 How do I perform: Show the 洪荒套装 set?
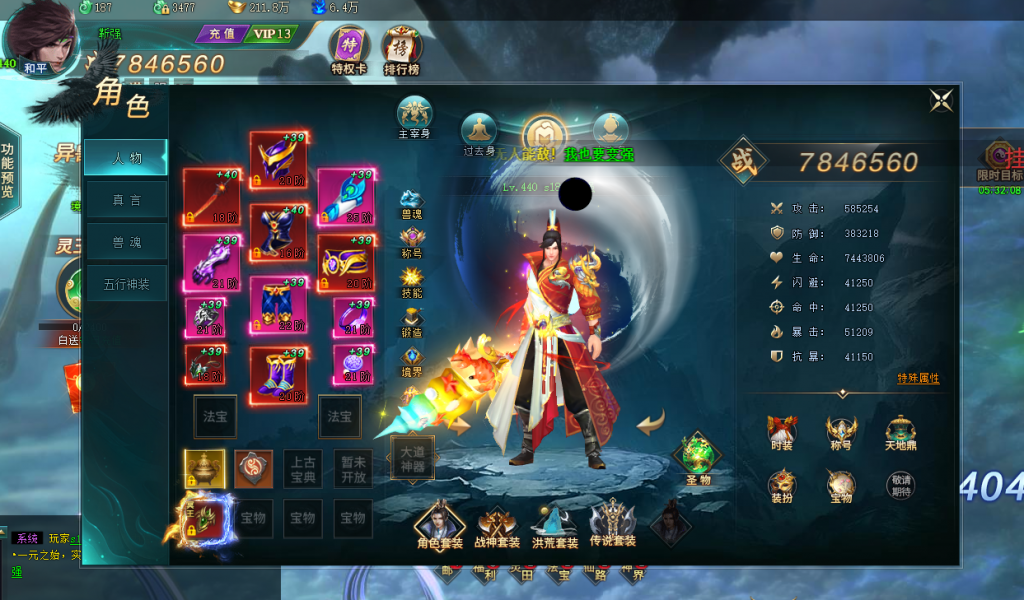tap(554, 526)
